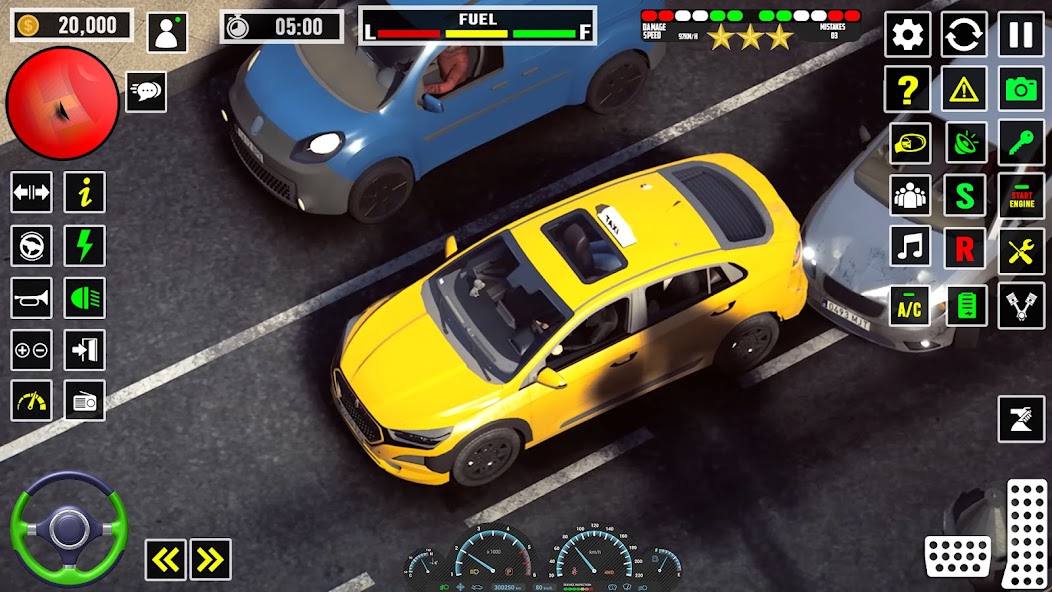Open the settings gear menu
The image size is (1052, 592).
[907, 35]
